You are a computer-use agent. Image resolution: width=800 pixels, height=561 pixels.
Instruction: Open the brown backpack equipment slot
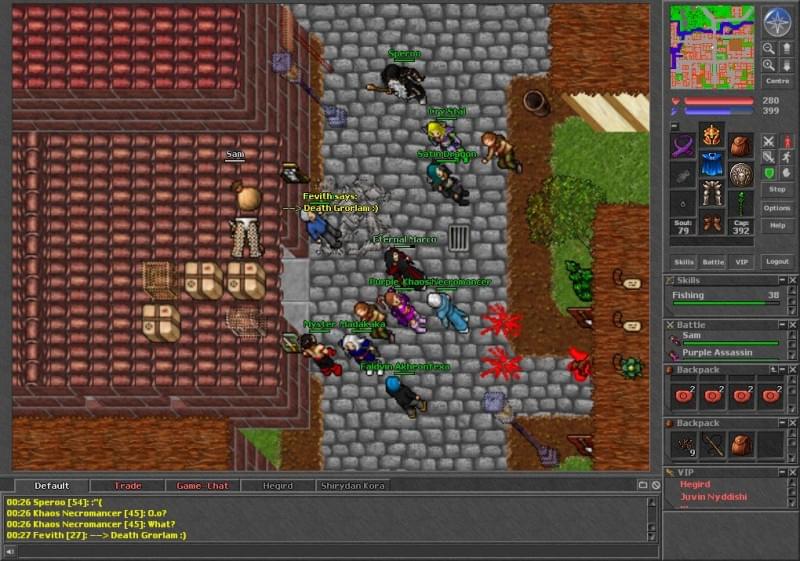tap(740, 146)
